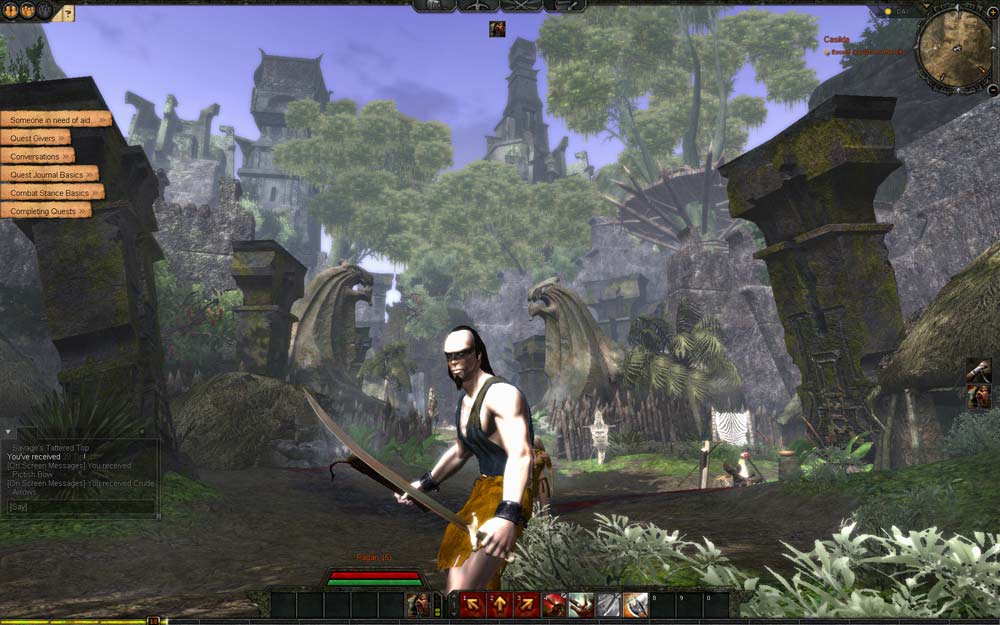Activate the upper-left arrow attack
Screen dimensions: 1000x625
[x=472, y=605]
